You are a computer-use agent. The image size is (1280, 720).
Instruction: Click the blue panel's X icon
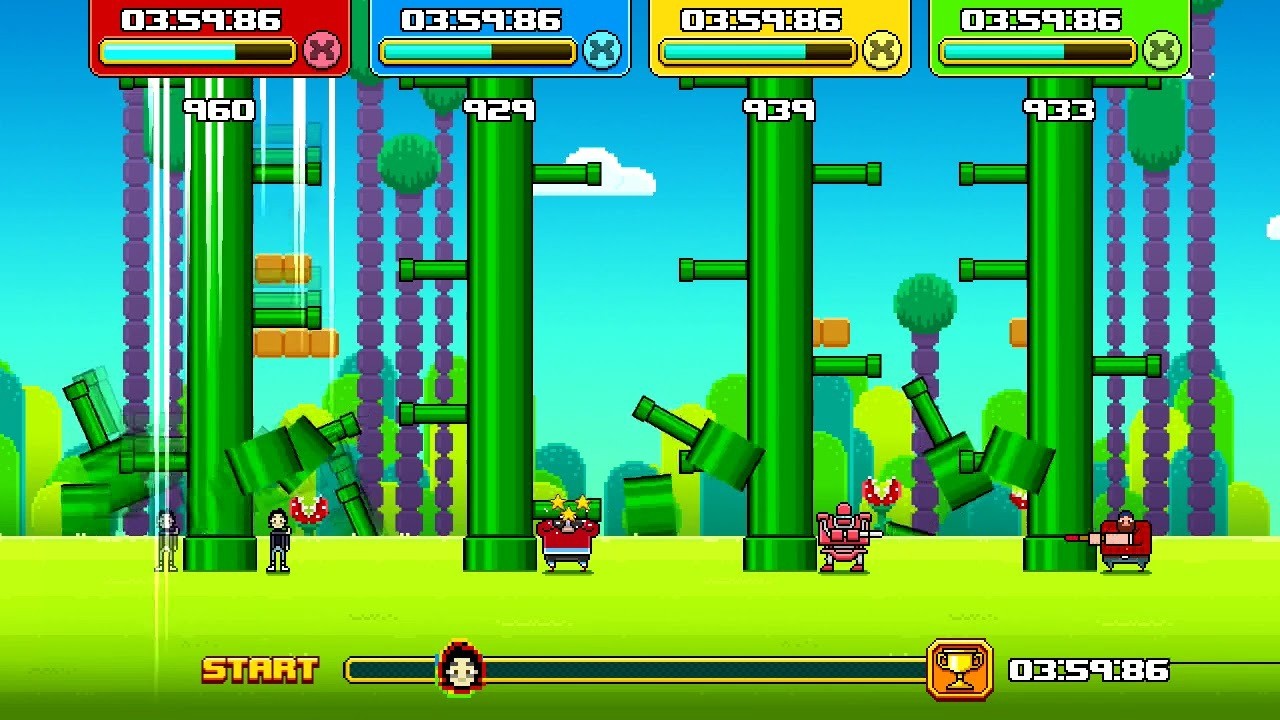tap(602, 49)
